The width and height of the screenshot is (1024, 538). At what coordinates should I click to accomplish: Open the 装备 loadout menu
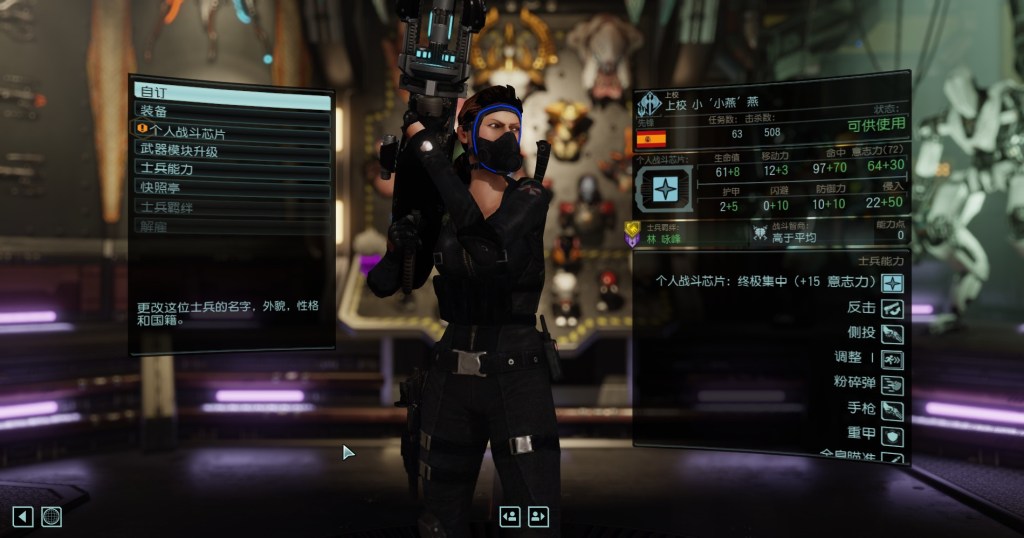point(232,111)
